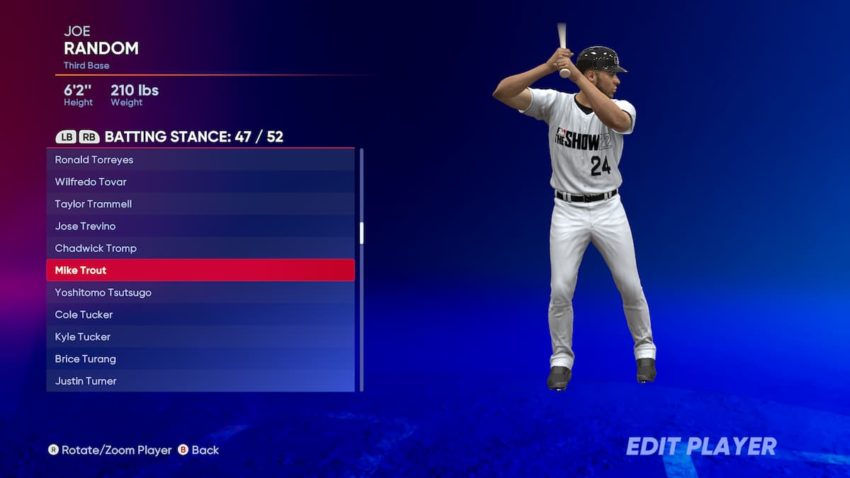Pick the Taylor Trammell stance
The width and height of the screenshot is (850, 478).
[200, 204]
